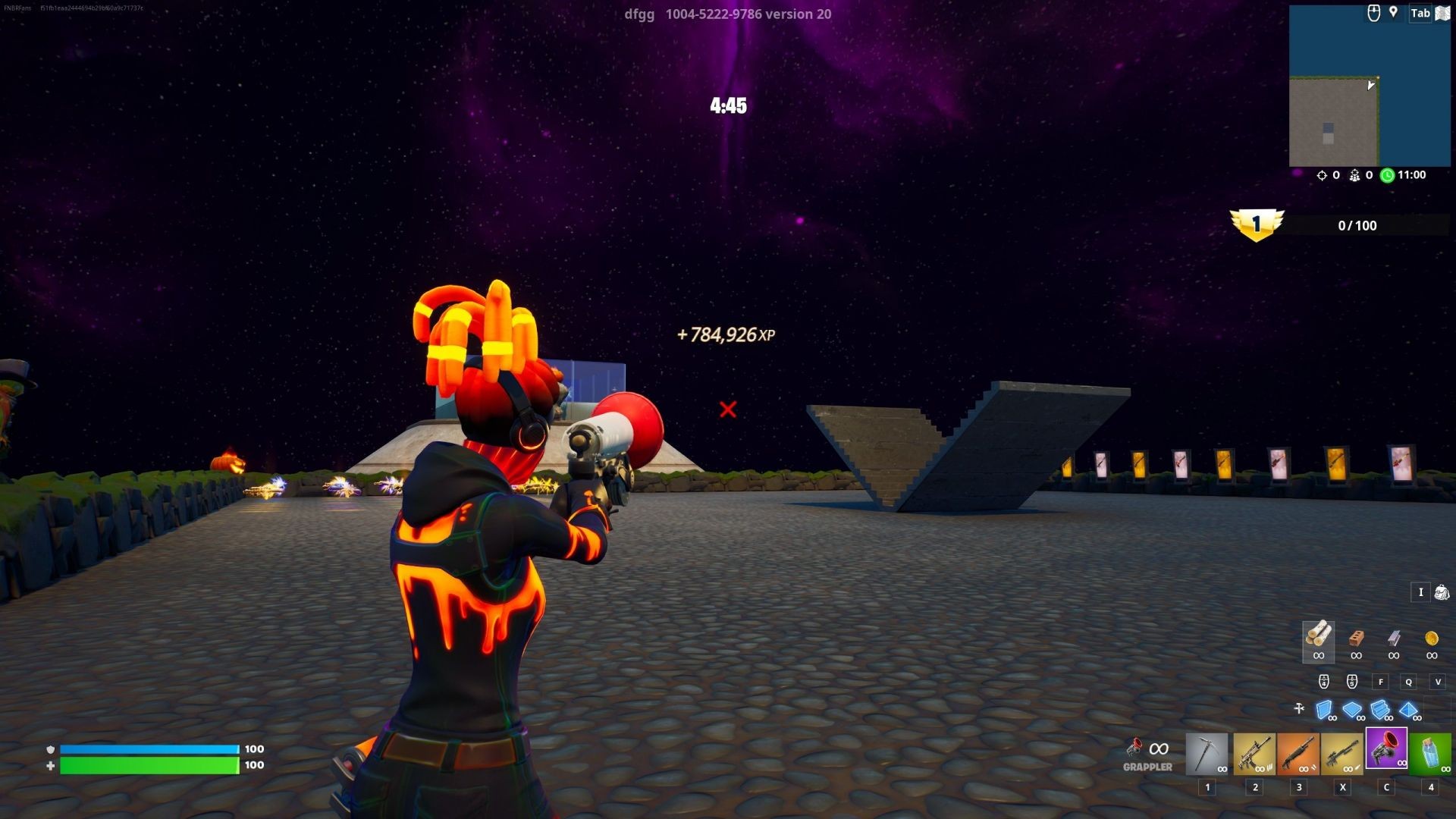This screenshot has height=819, width=1456.
Task: Select the pickaxe hotbar slot
Action: [1207, 752]
